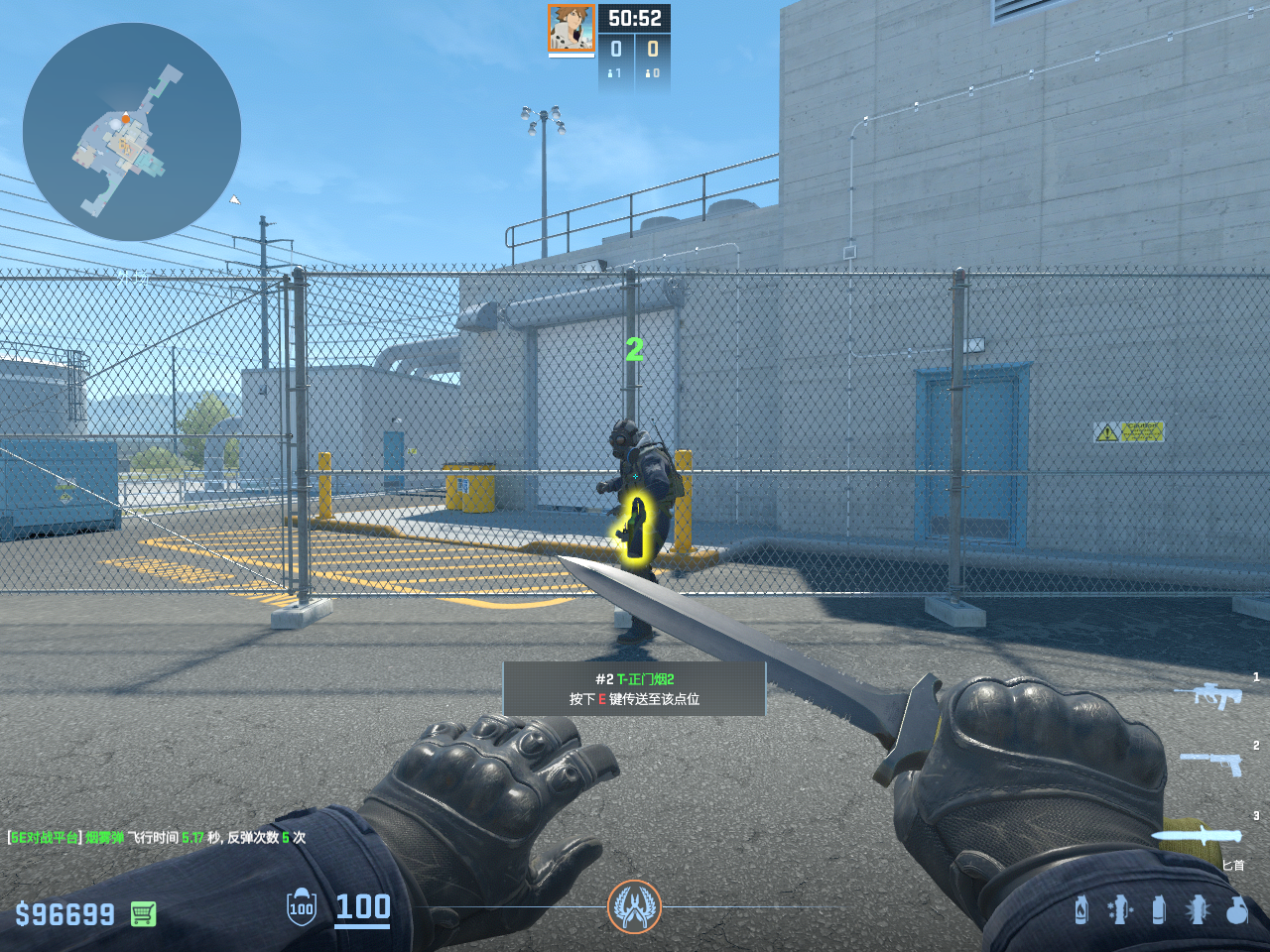The height and width of the screenshot is (952, 1270).
Task: Click the armor shield icon
Action: pos(302,907)
